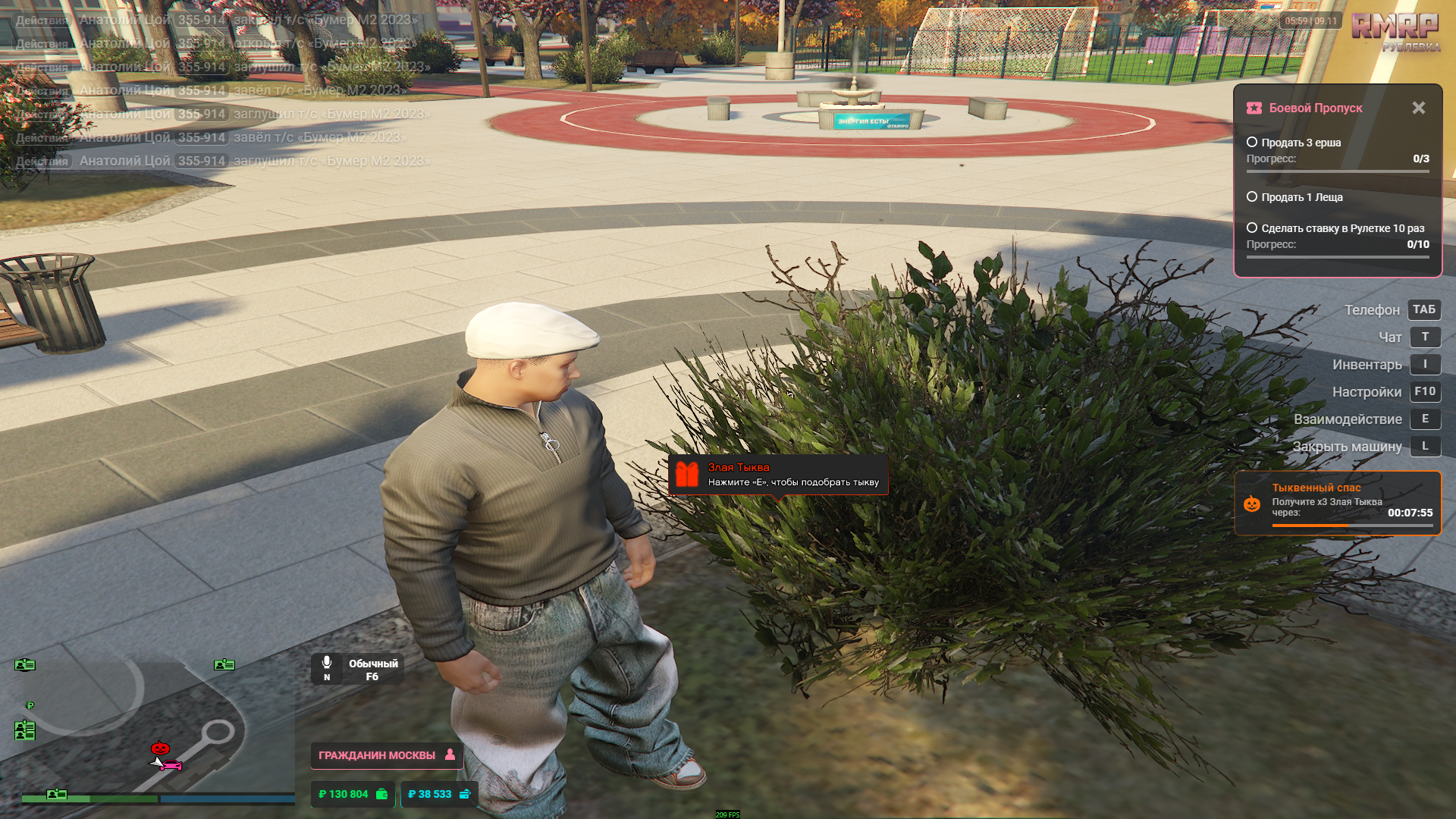Click the Боевой Пропуск title icon
Image resolution: width=1456 pixels, height=819 pixels.
pyautogui.click(x=1254, y=108)
